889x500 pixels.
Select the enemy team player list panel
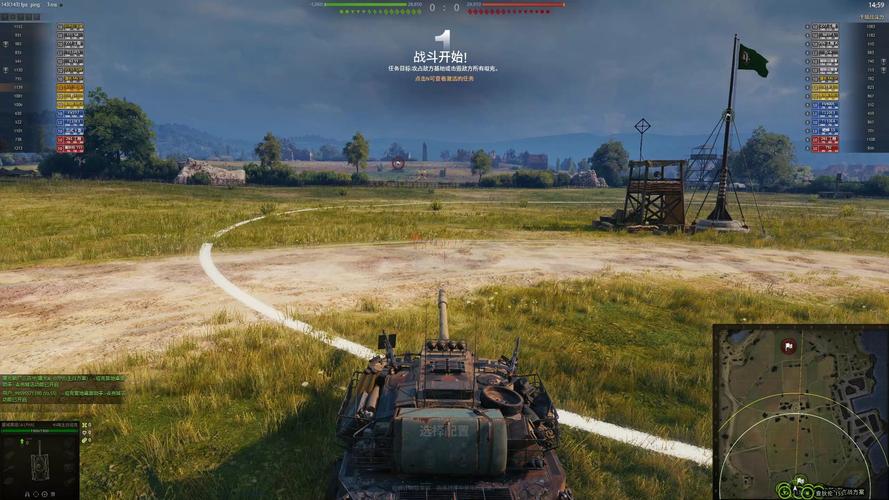[x=846, y=88]
